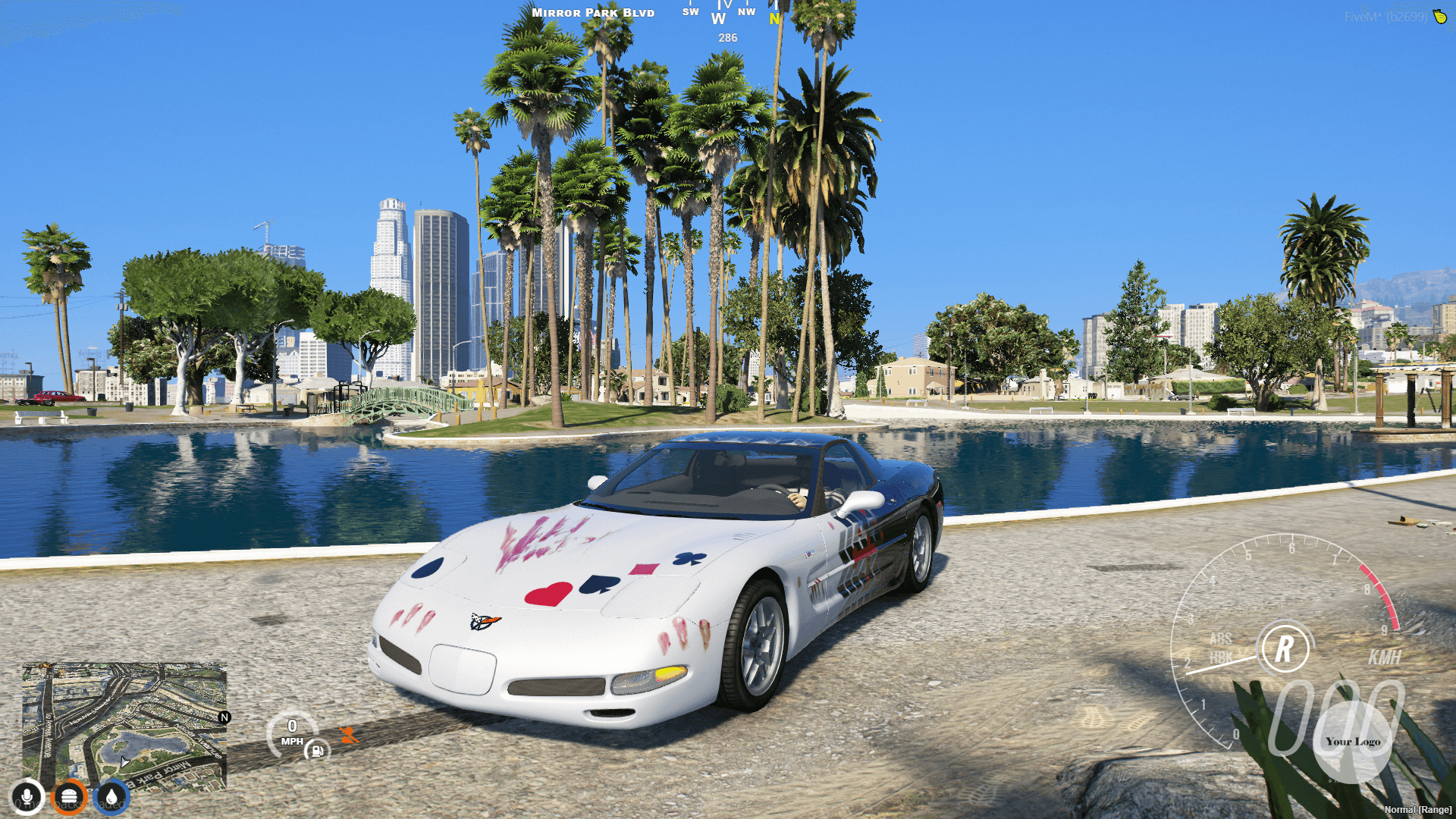Toggle voice chat with the mic indicator
Viewport: 1456px width, 819px height.
(x=27, y=797)
